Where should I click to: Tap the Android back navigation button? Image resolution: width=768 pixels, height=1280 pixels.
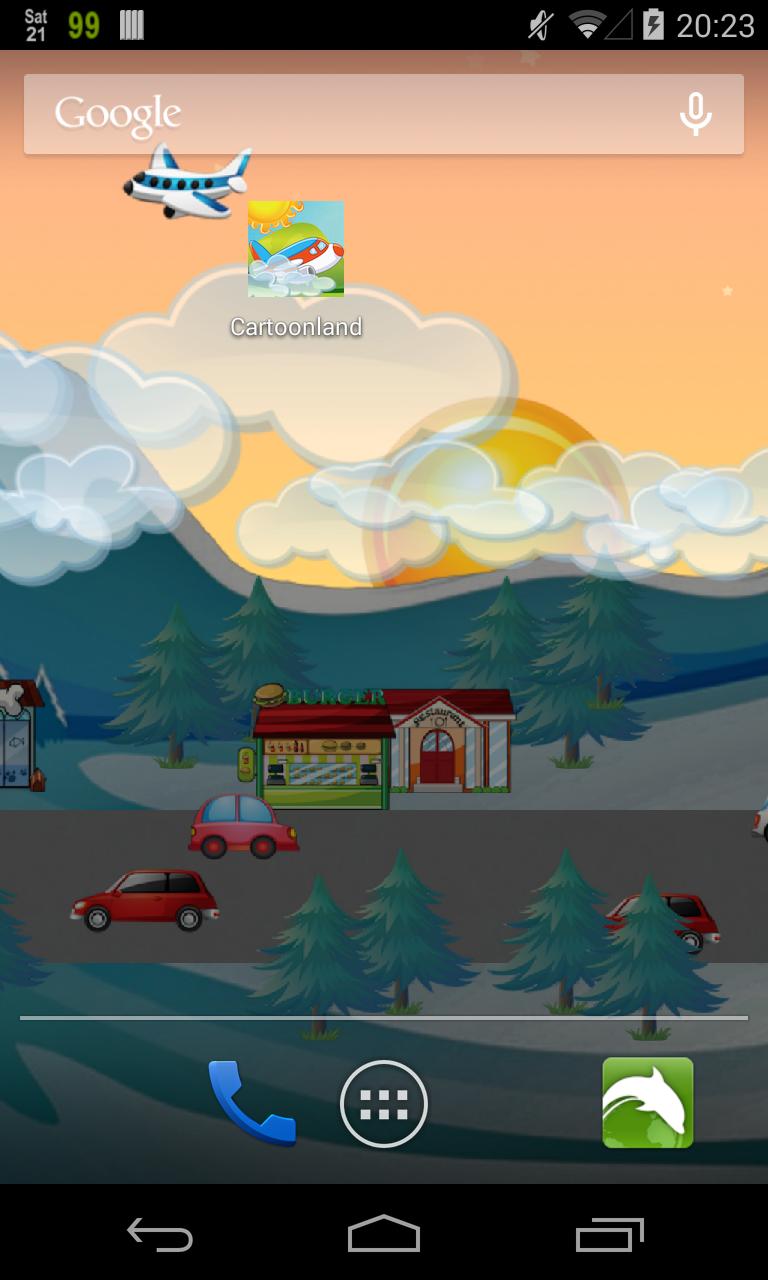[x=160, y=1235]
